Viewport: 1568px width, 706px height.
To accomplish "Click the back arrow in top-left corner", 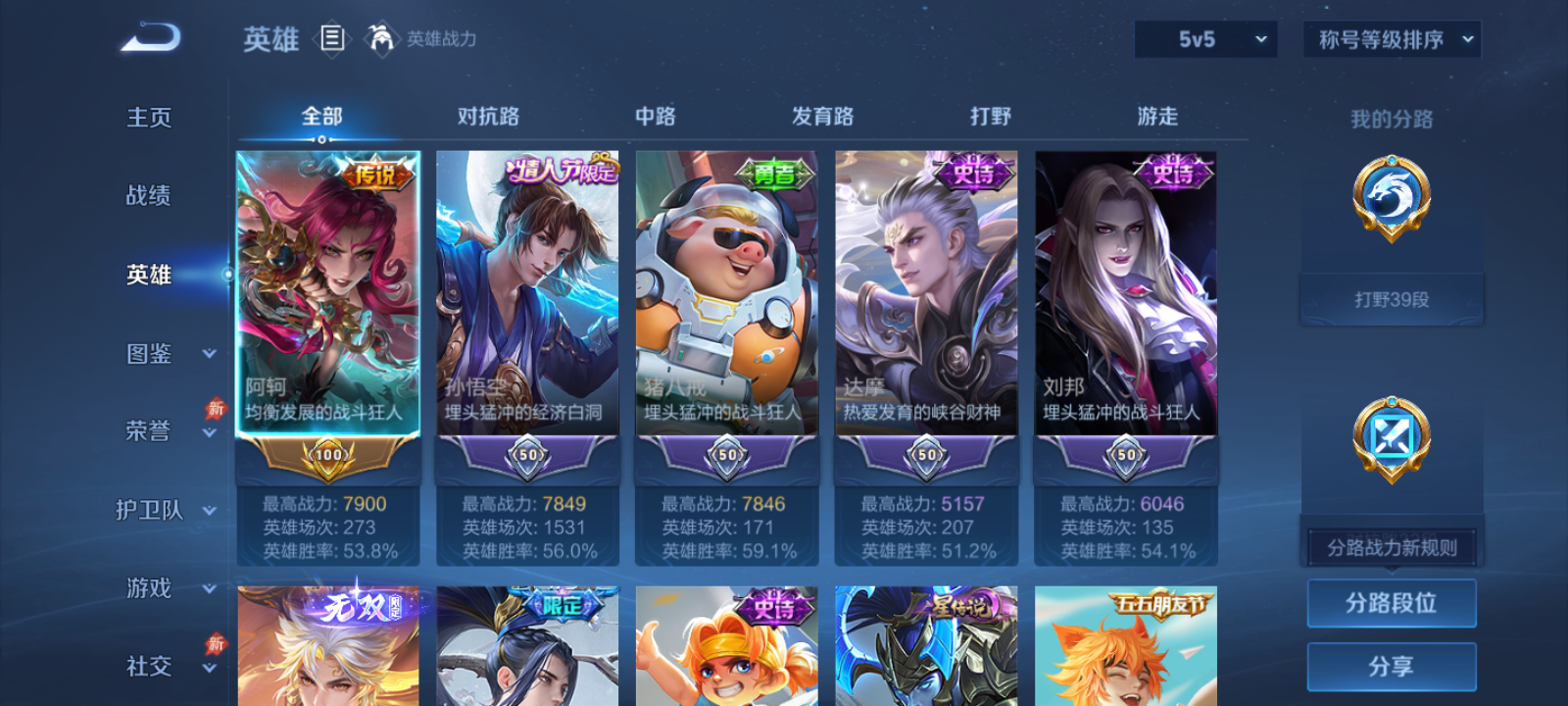I will click(149, 36).
